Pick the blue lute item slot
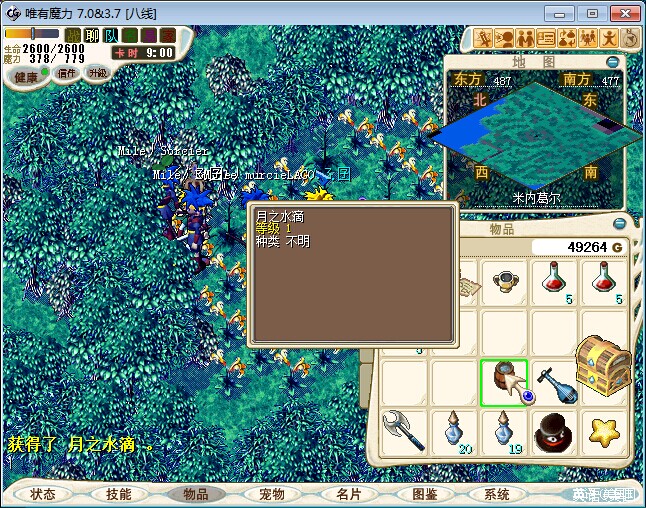 pyautogui.click(x=554, y=382)
